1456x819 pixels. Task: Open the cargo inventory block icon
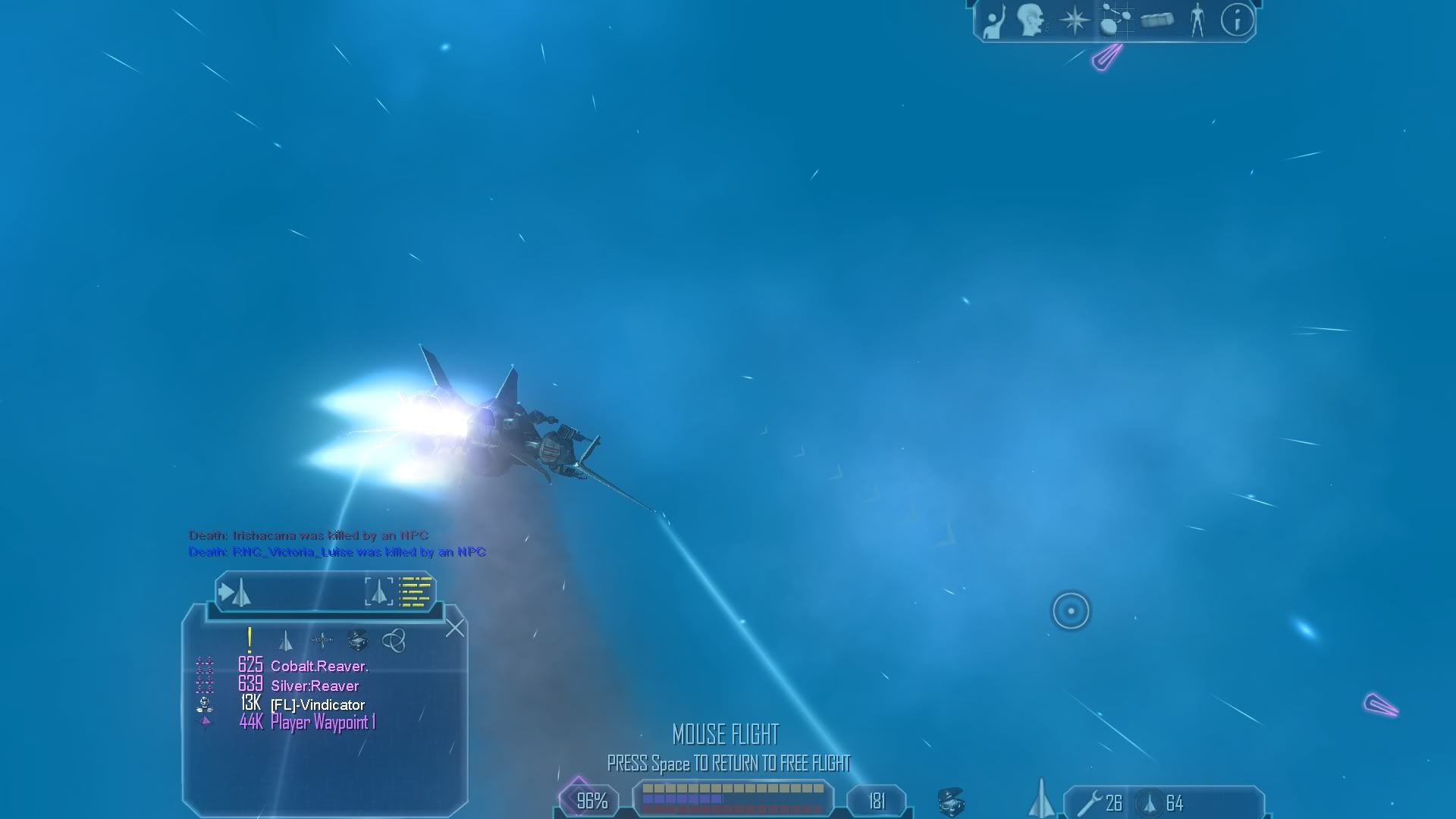tap(1156, 20)
